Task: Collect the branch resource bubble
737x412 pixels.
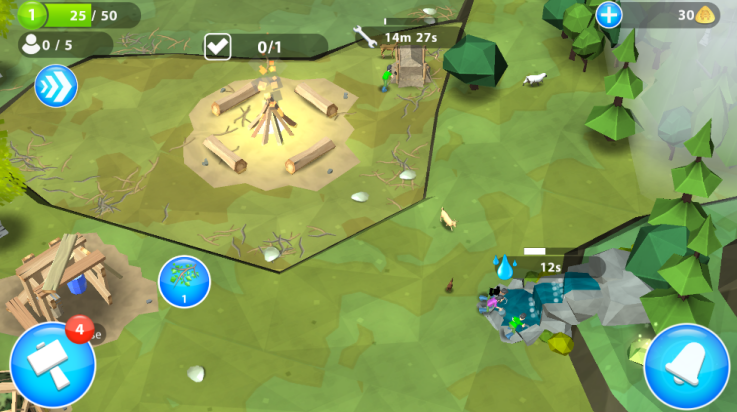Action: [184, 281]
